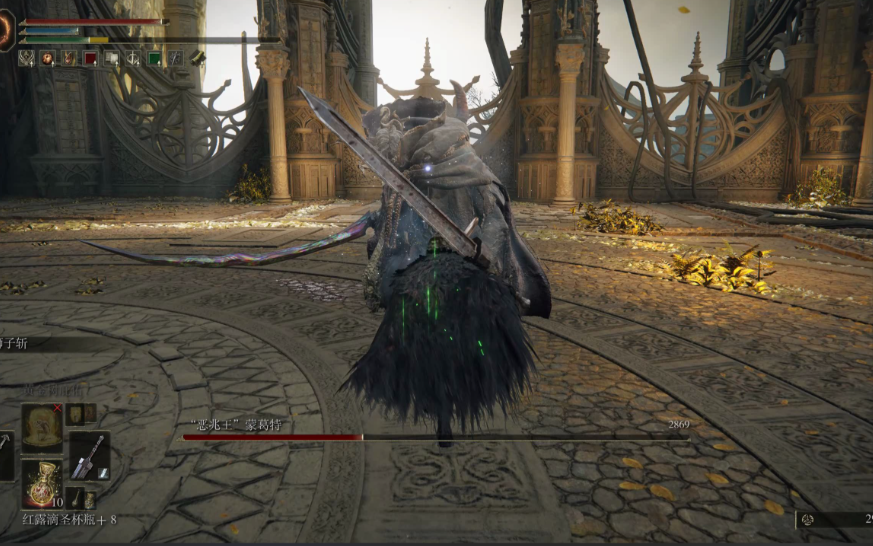
Task: Click the winged emblem buff icon
Action: [x=26, y=58]
